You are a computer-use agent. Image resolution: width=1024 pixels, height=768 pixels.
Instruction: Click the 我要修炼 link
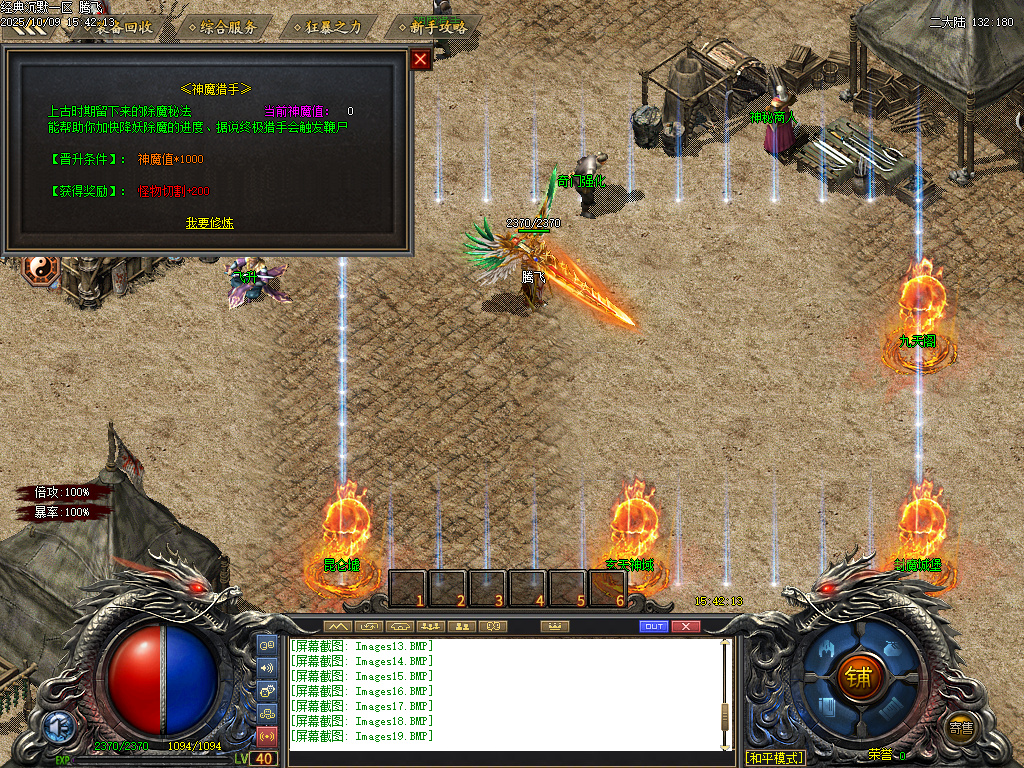coord(210,223)
